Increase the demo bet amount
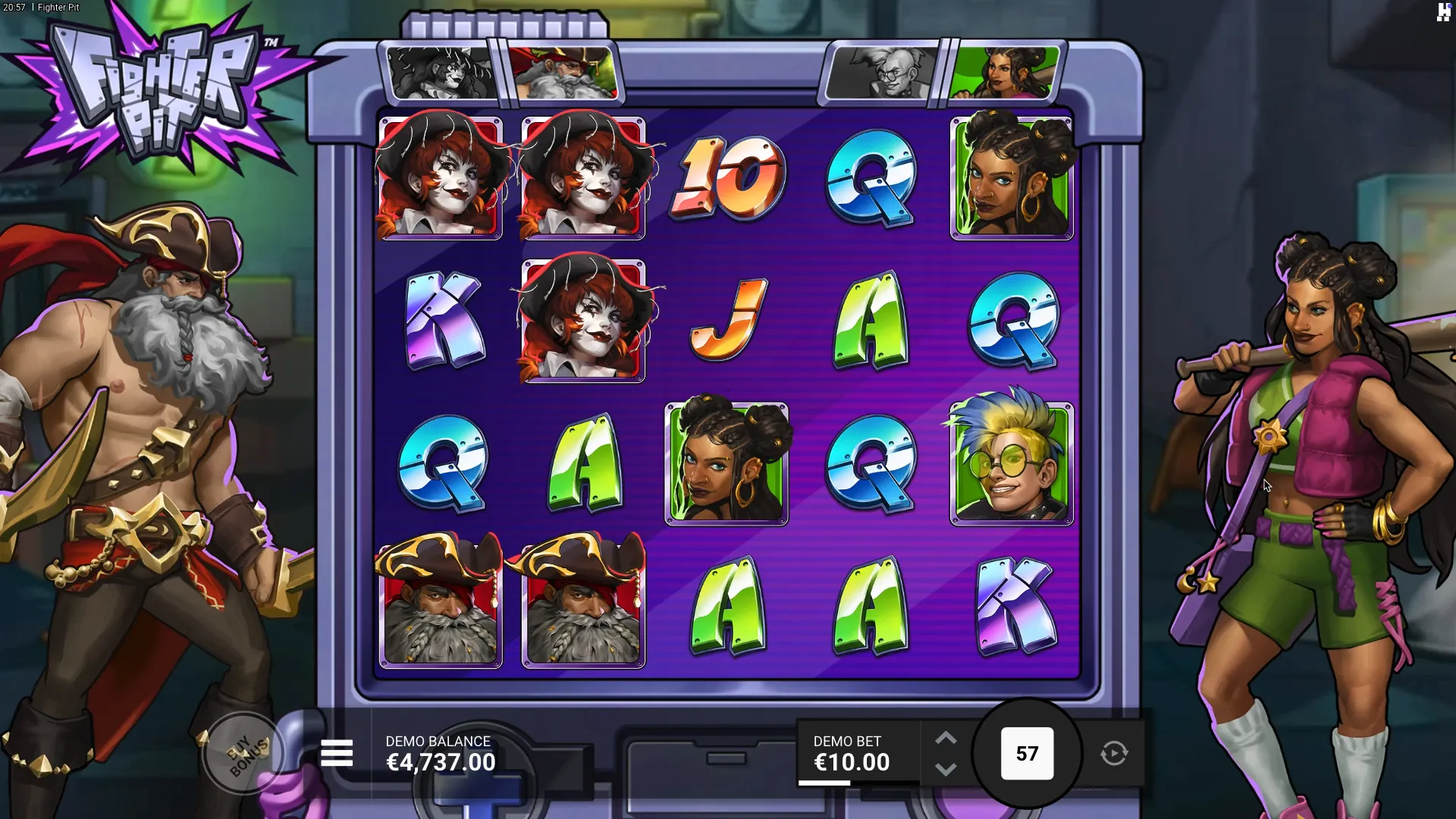This screenshot has height=819, width=1456. point(946,739)
